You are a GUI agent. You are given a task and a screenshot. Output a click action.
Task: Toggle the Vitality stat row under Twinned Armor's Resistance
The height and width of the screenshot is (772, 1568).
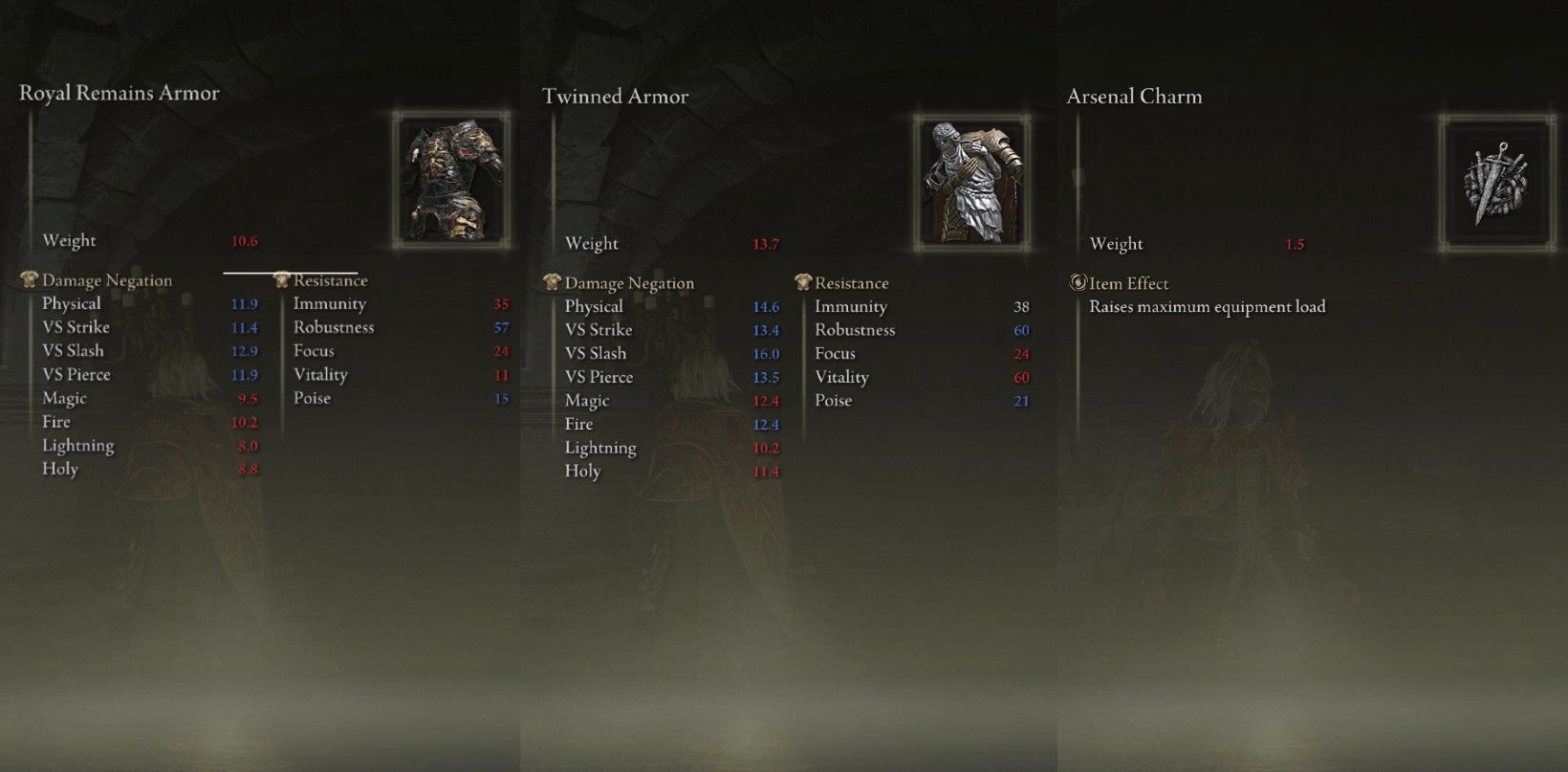click(841, 377)
